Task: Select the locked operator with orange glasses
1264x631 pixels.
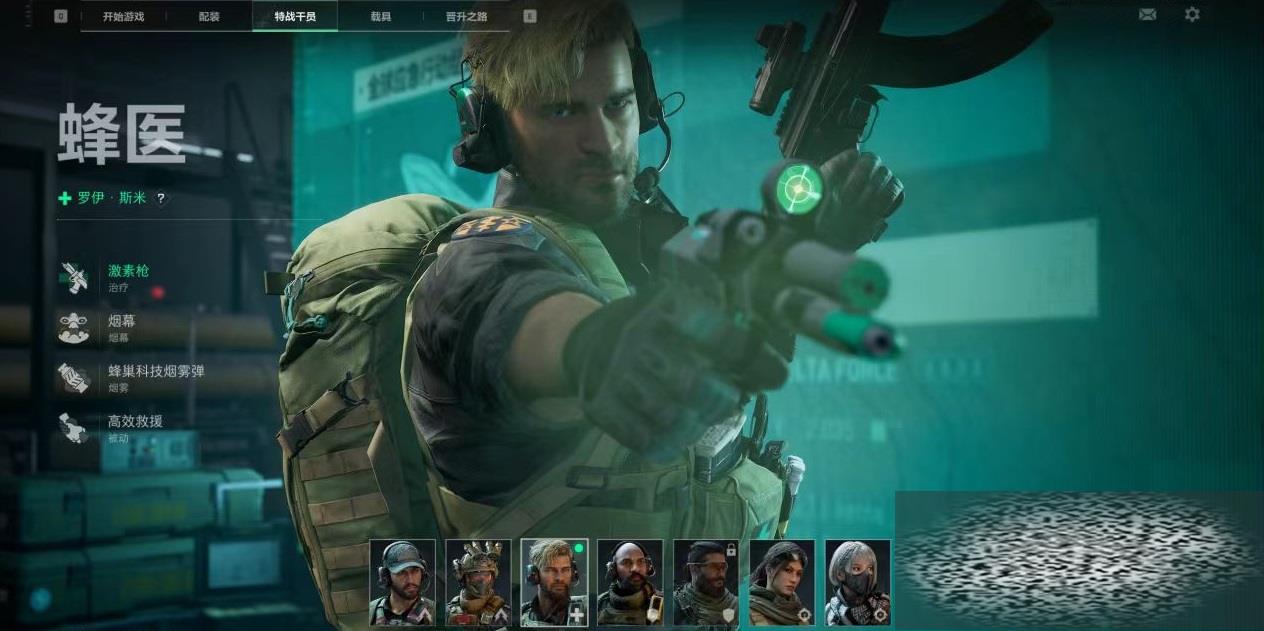Action: coord(706,583)
